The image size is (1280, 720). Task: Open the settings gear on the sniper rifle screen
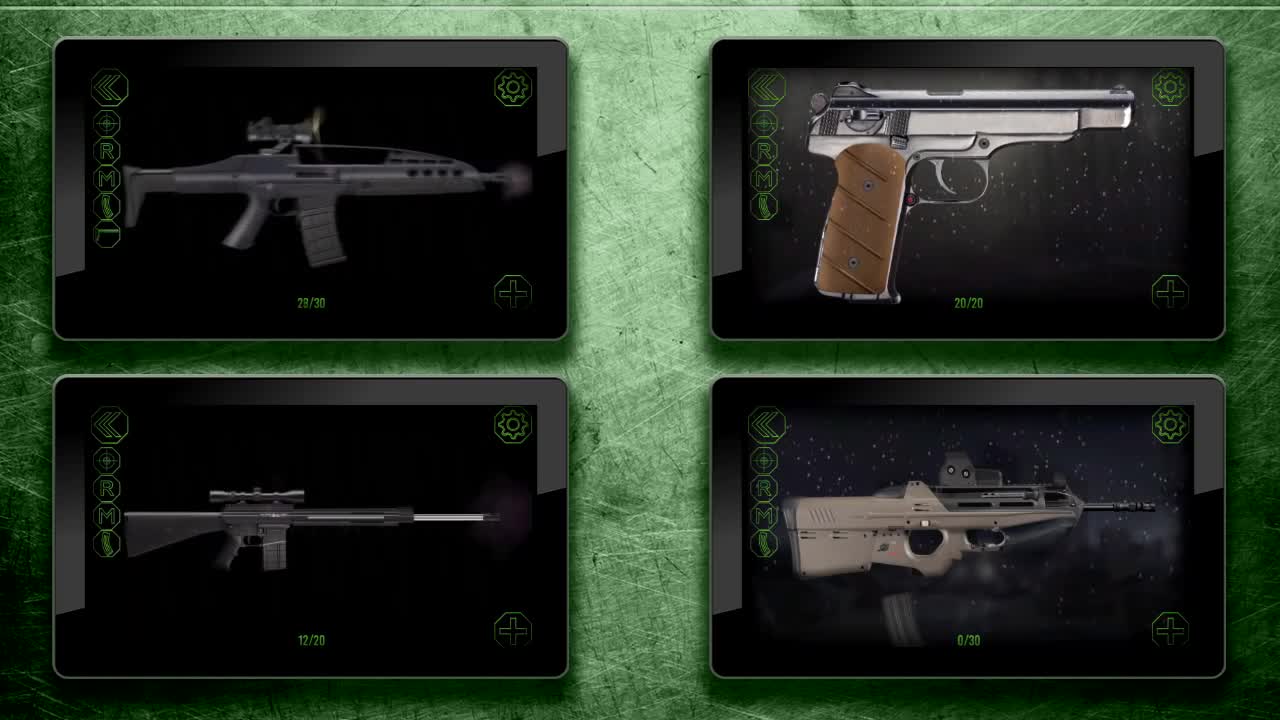pyautogui.click(x=512, y=425)
